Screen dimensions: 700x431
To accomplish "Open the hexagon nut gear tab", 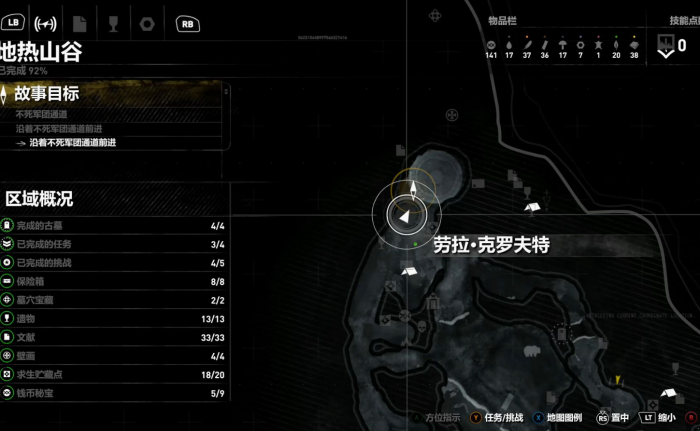I will point(147,23).
